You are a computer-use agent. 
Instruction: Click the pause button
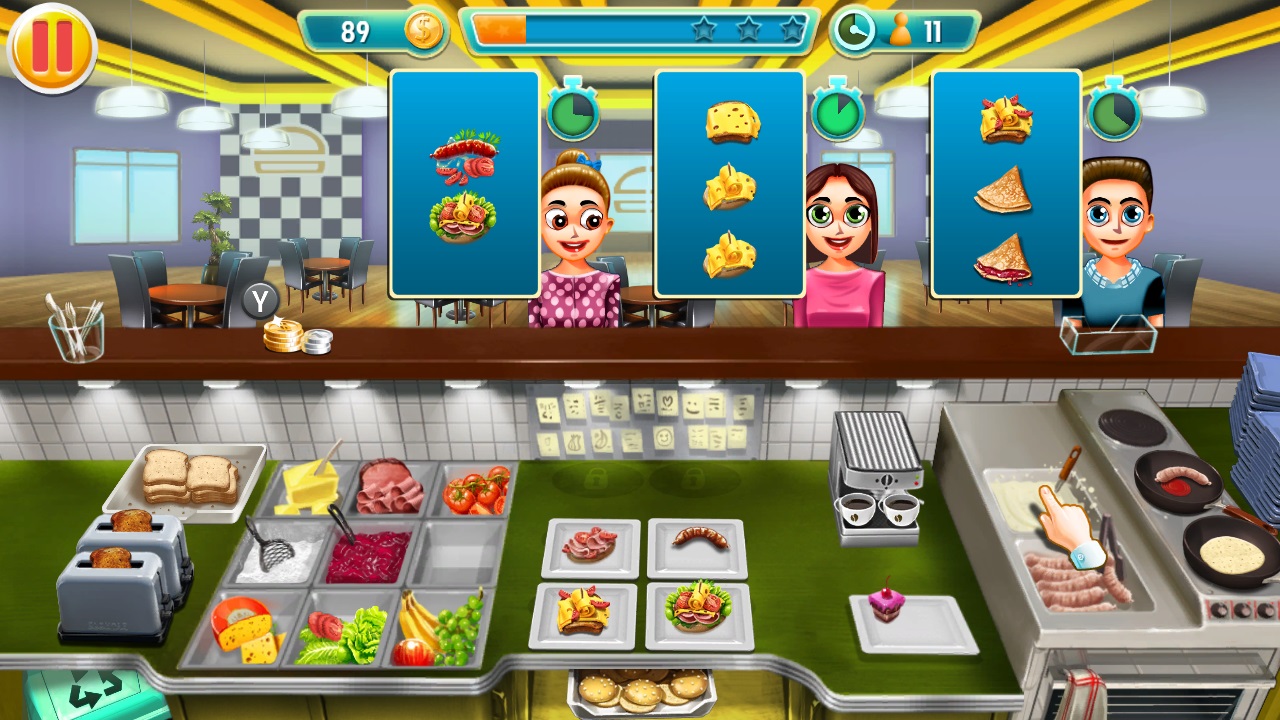coord(51,47)
